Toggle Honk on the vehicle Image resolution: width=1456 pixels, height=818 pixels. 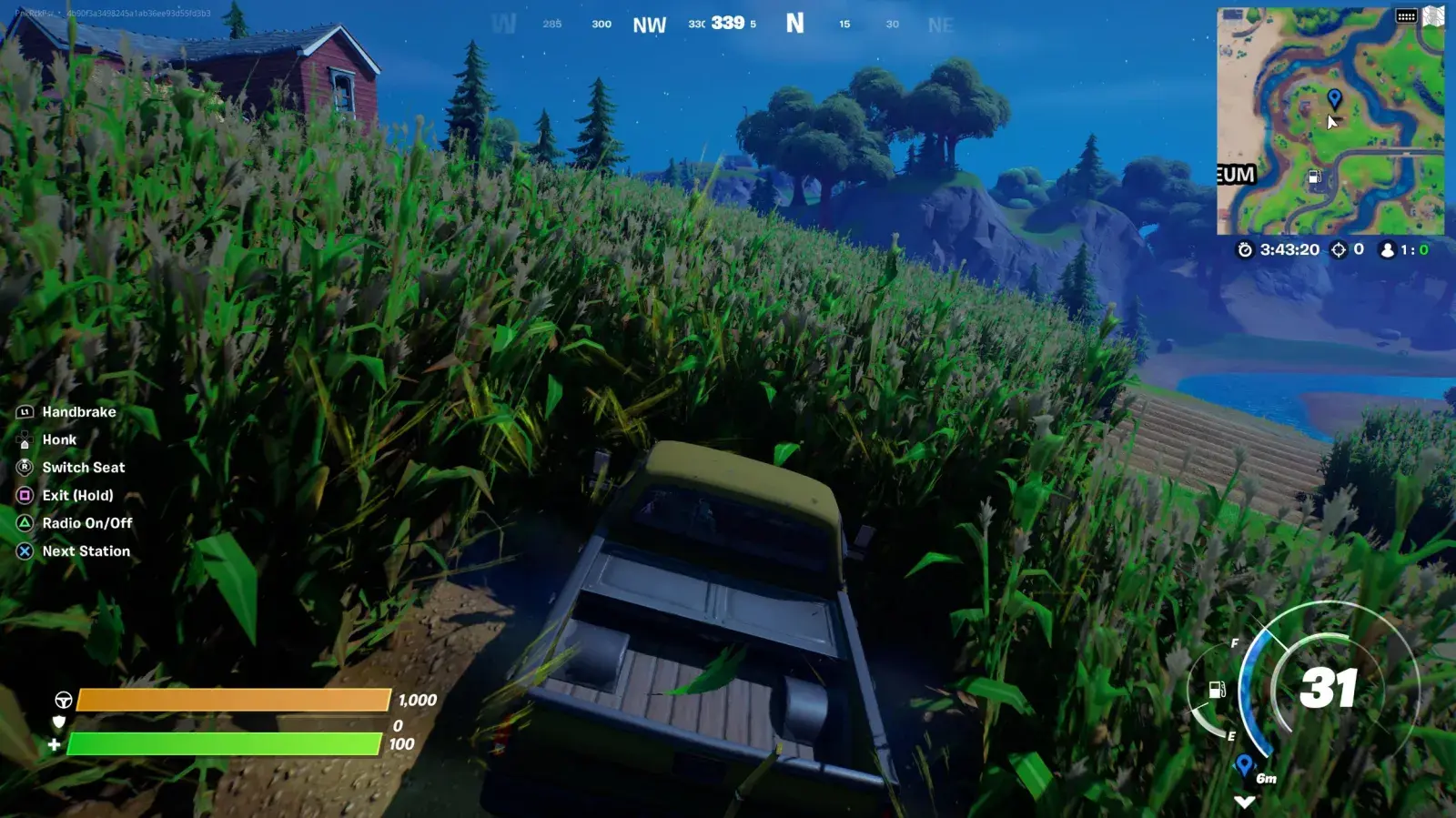pos(59,439)
